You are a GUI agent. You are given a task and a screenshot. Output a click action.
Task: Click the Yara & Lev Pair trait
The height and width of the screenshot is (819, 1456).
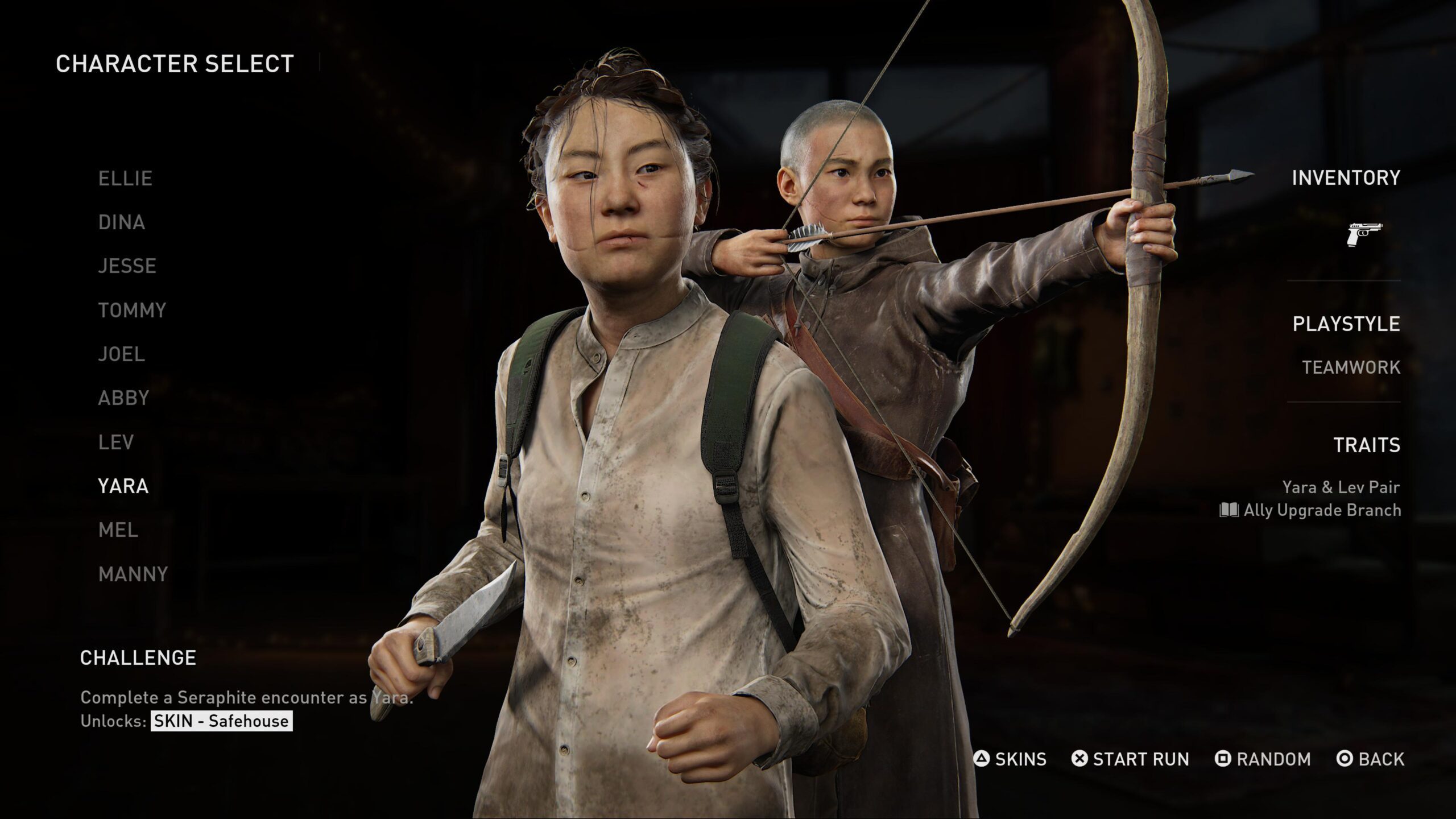(x=1341, y=487)
